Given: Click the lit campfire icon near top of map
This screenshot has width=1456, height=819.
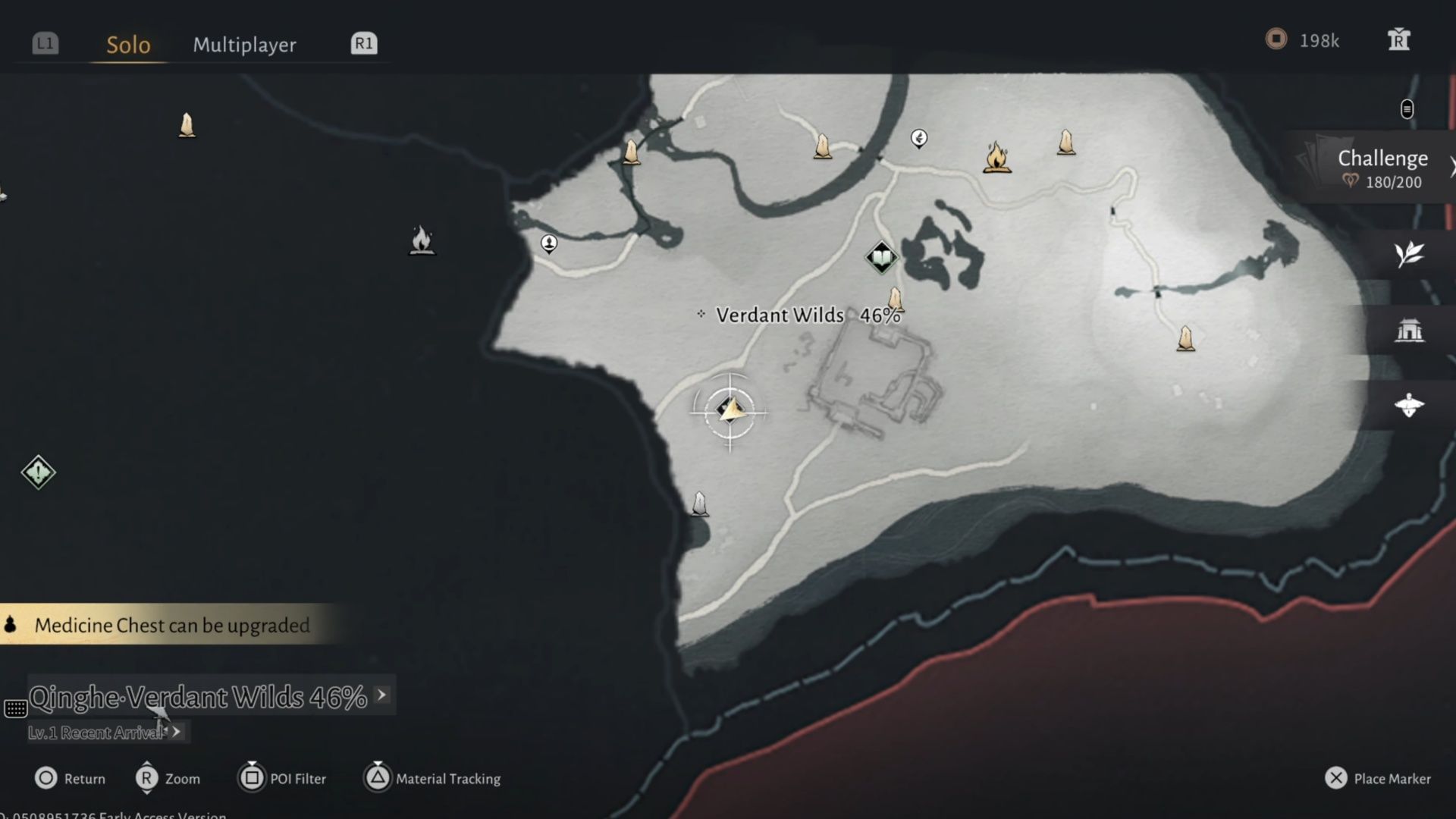Looking at the screenshot, I should click(x=996, y=157).
